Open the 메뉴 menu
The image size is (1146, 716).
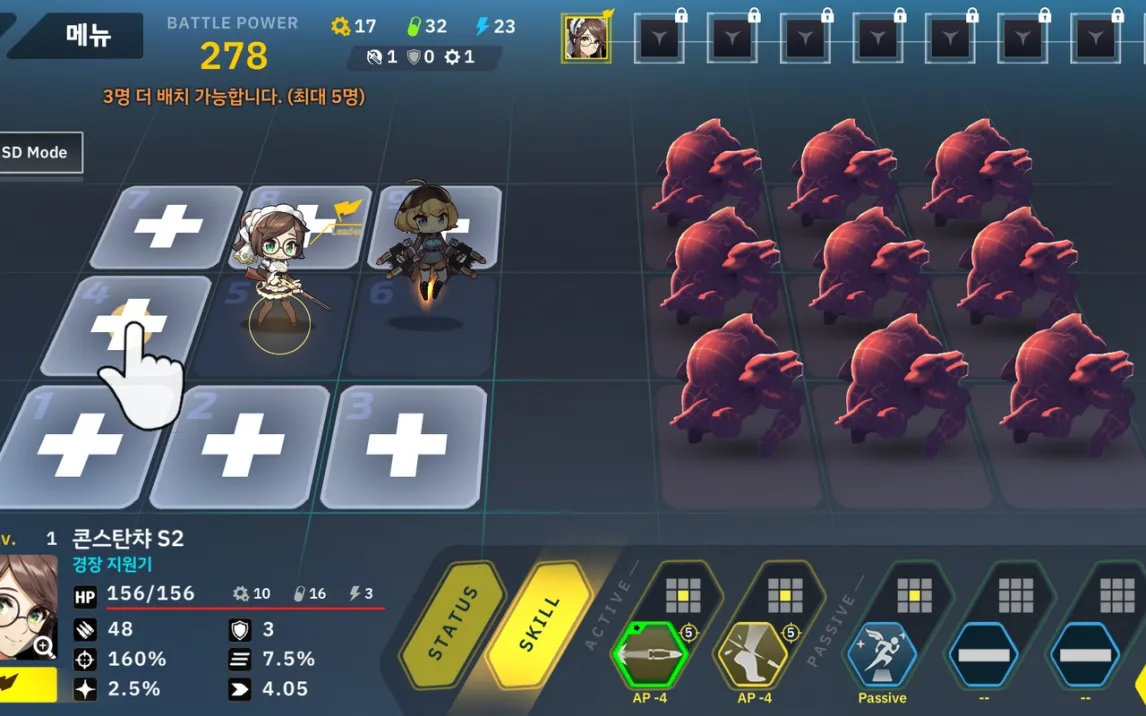(x=88, y=35)
